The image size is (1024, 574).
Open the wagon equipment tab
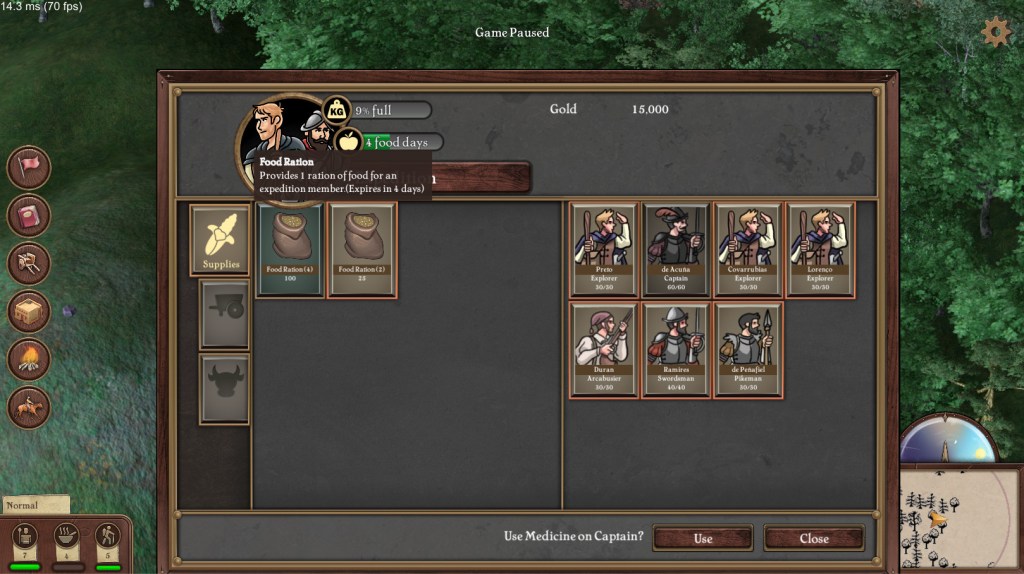[x=224, y=314]
